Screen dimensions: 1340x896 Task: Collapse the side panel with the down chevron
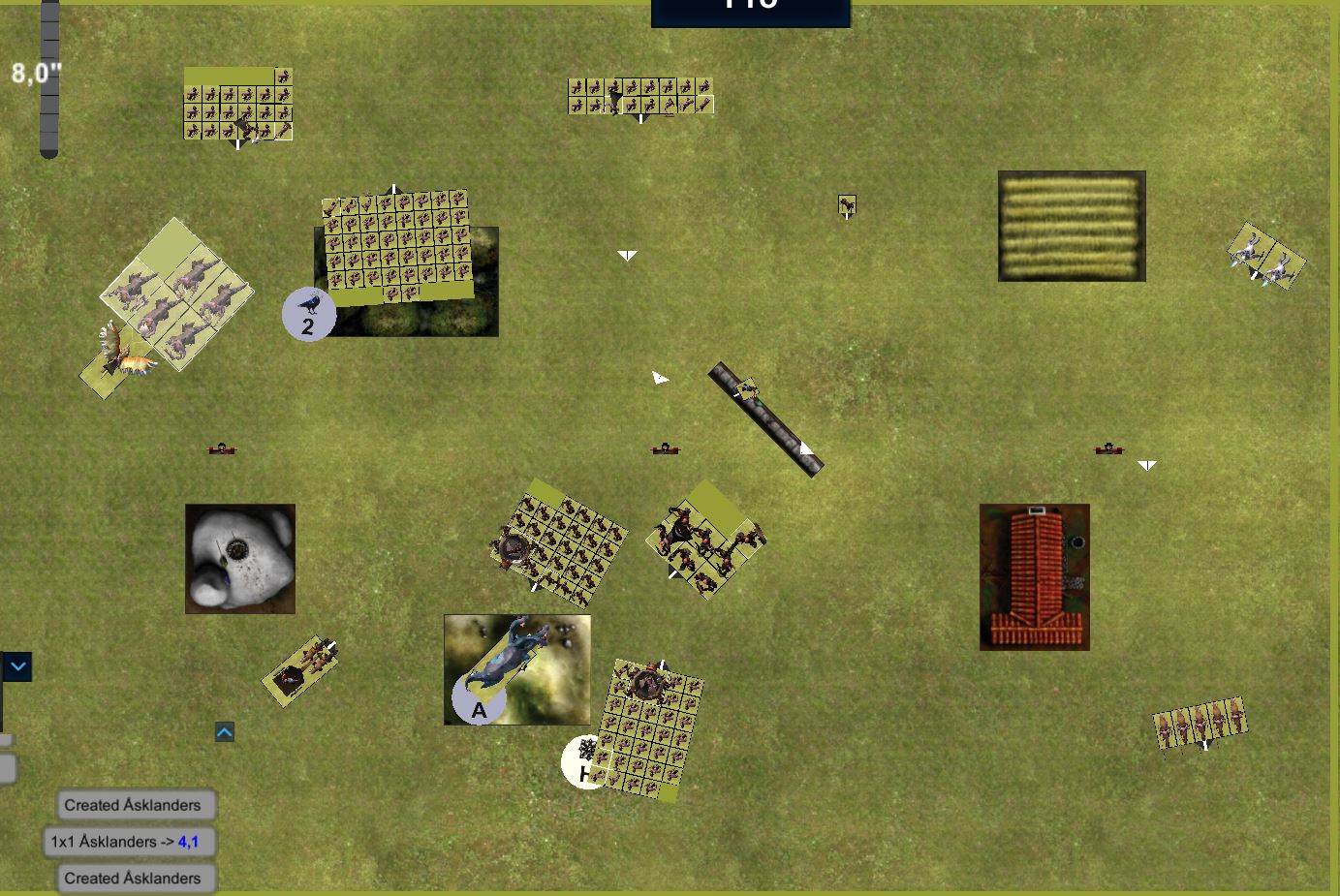click(18, 667)
